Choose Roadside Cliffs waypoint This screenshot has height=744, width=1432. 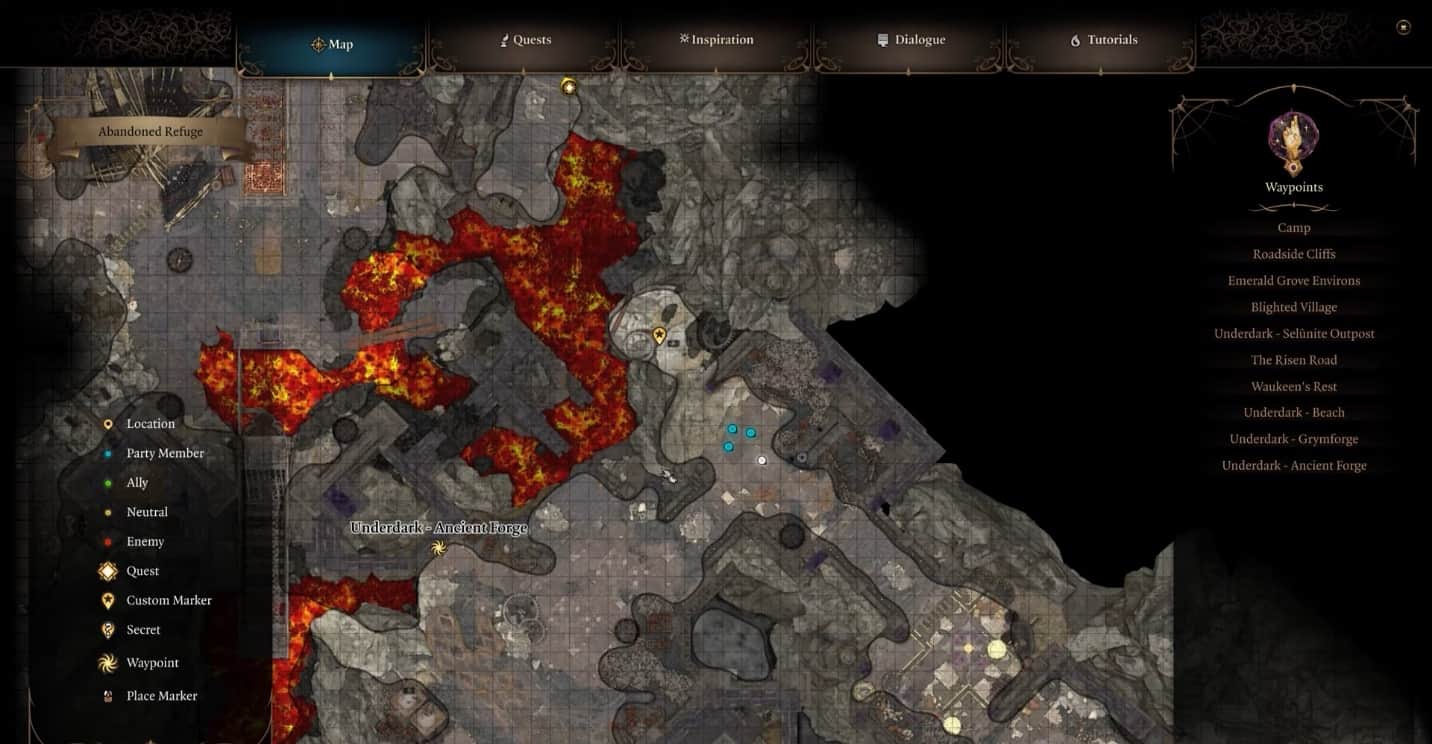[1293, 254]
